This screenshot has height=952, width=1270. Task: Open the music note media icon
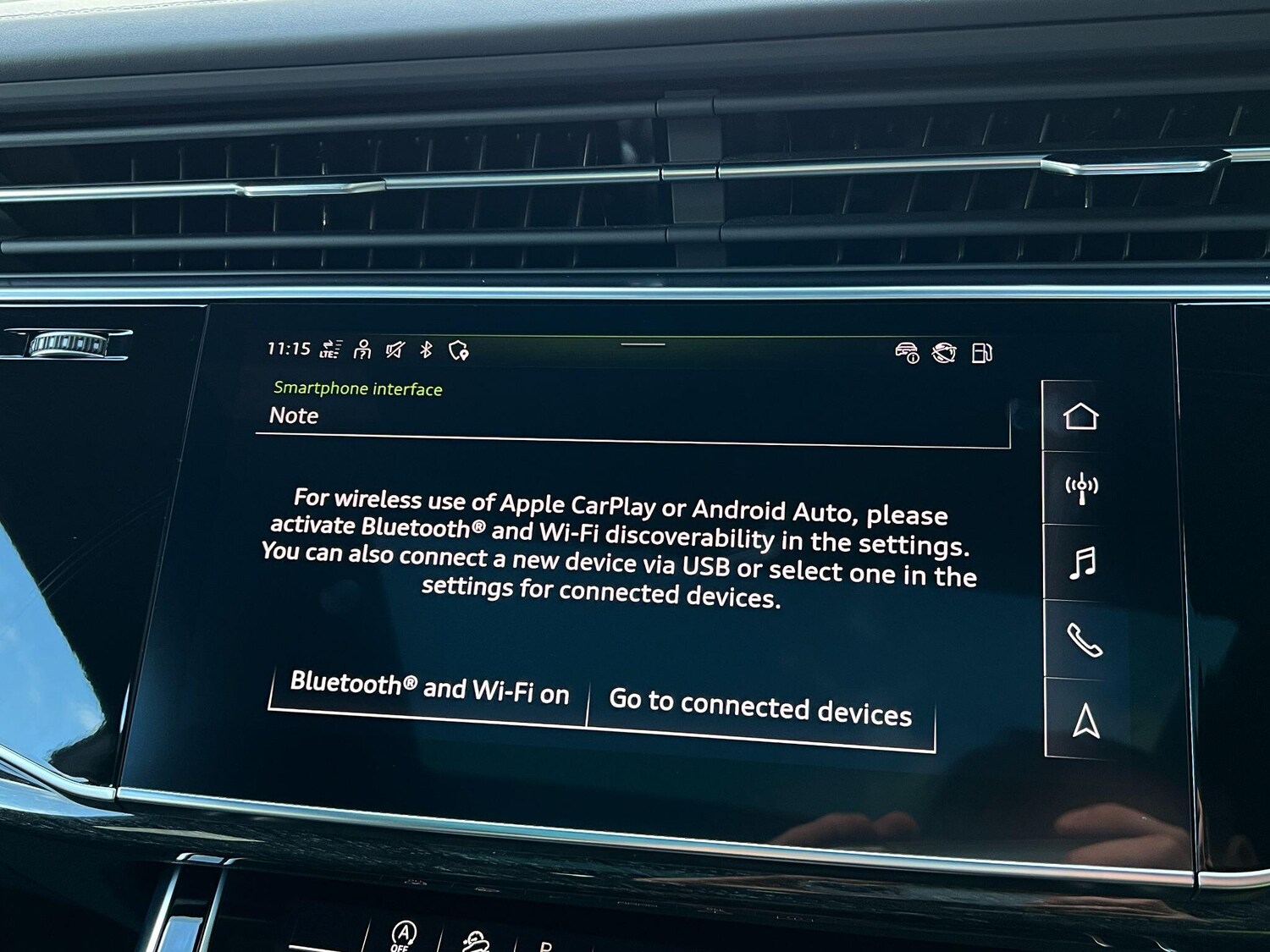click(1083, 563)
